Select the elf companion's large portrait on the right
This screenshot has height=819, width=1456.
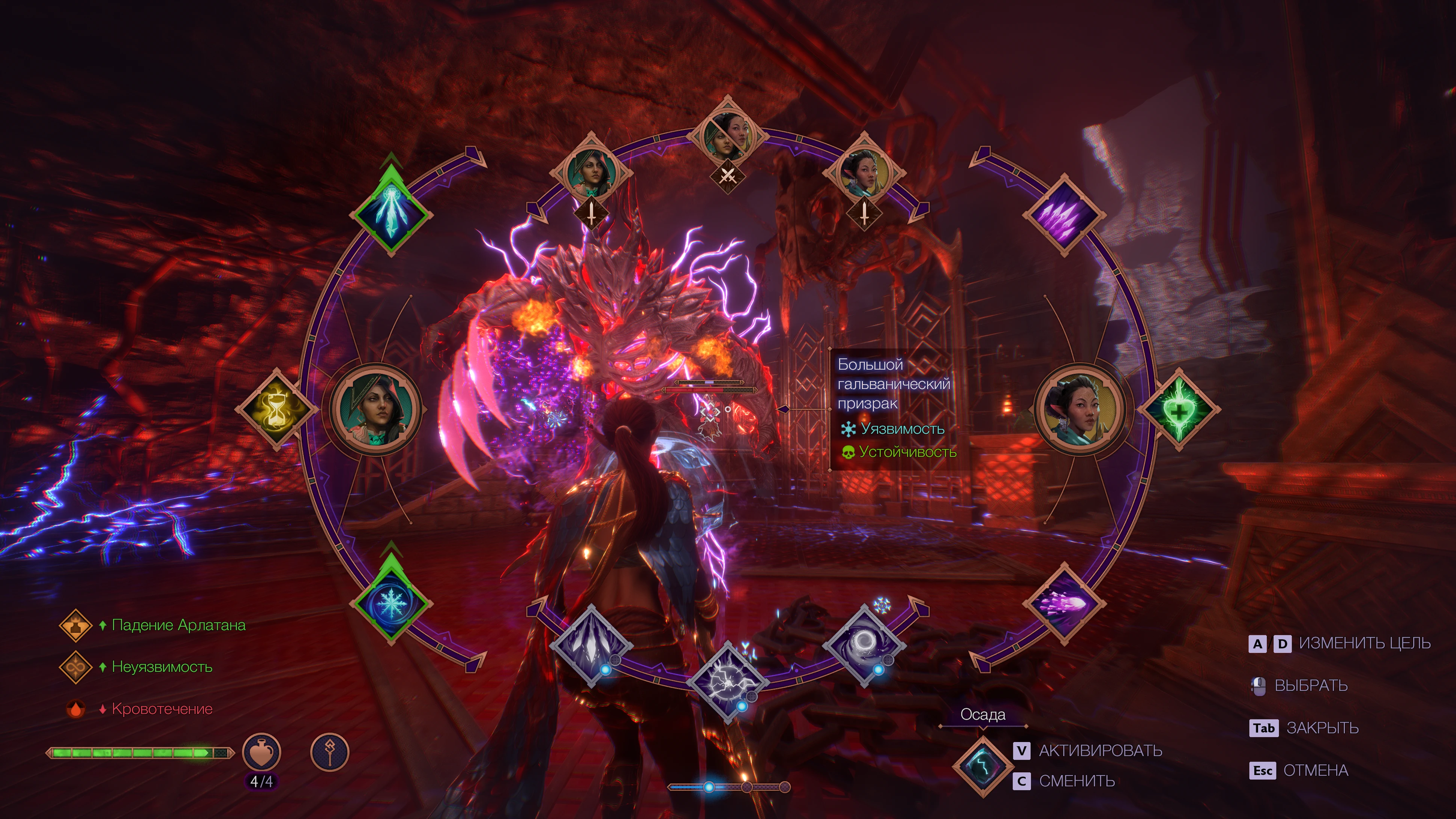[x=1080, y=408]
